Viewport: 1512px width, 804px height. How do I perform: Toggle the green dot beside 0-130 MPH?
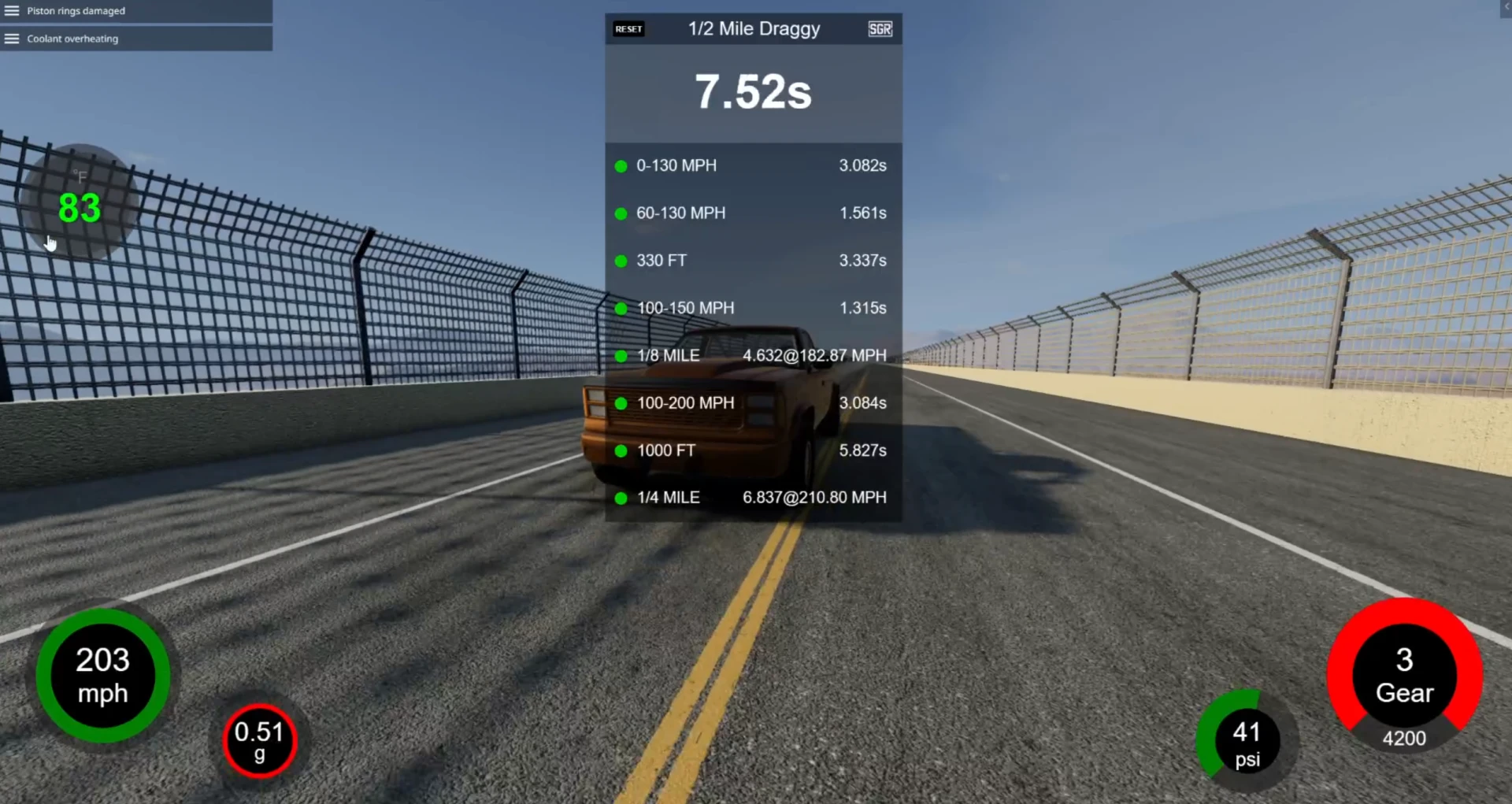coord(621,166)
